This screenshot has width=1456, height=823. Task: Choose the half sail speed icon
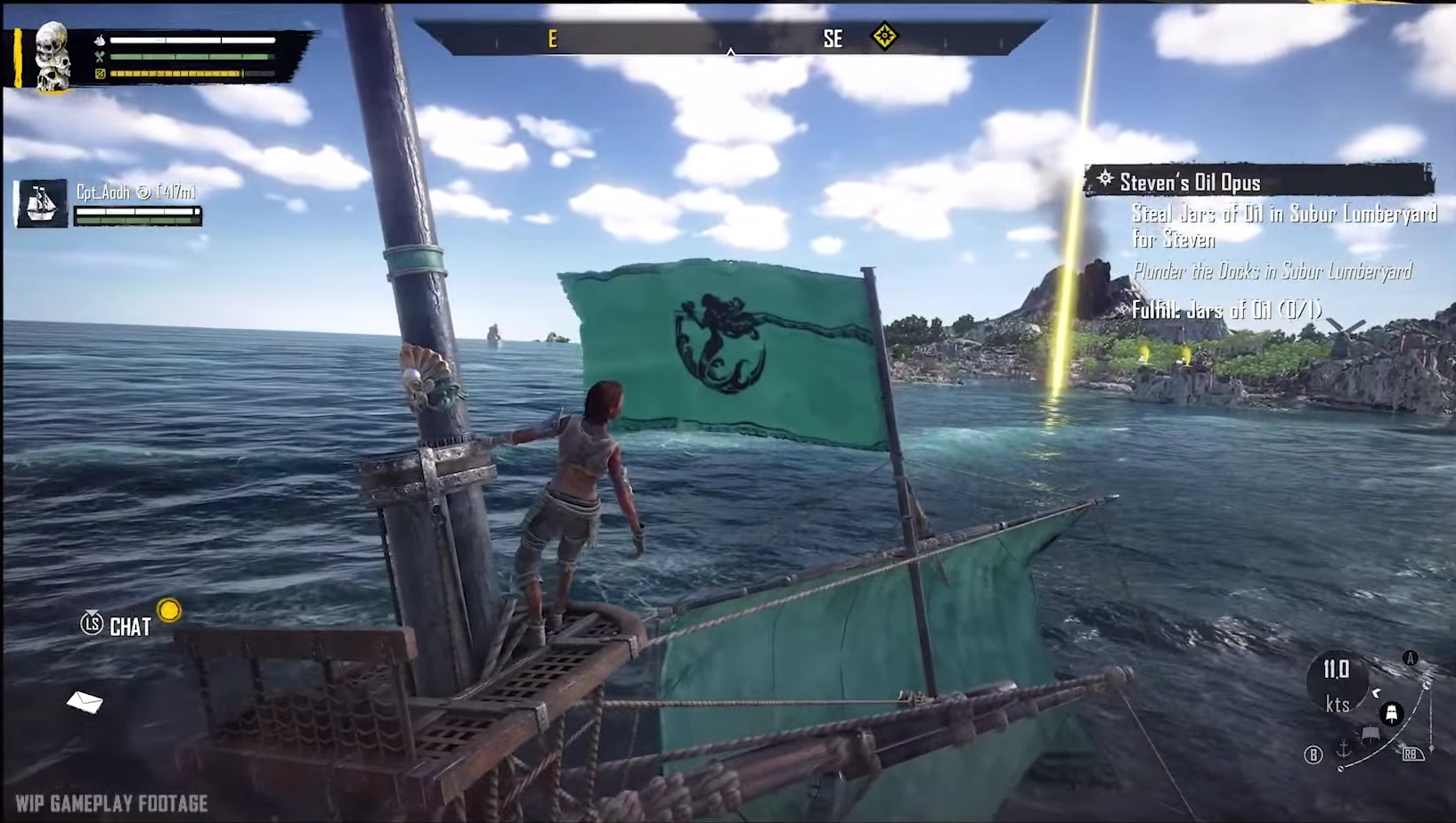pyautogui.click(x=1370, y=734)
